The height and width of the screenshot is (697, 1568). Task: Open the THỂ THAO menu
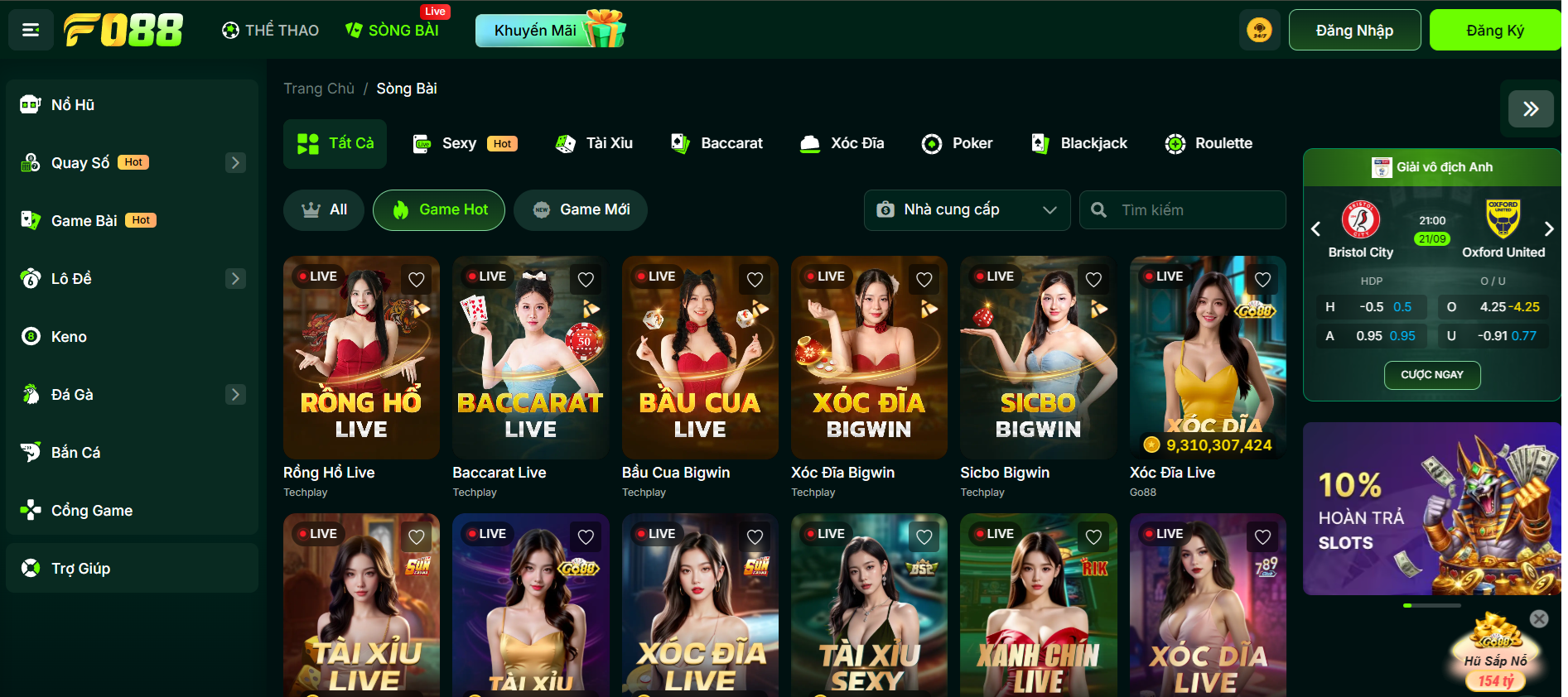(x=269, y=29)
